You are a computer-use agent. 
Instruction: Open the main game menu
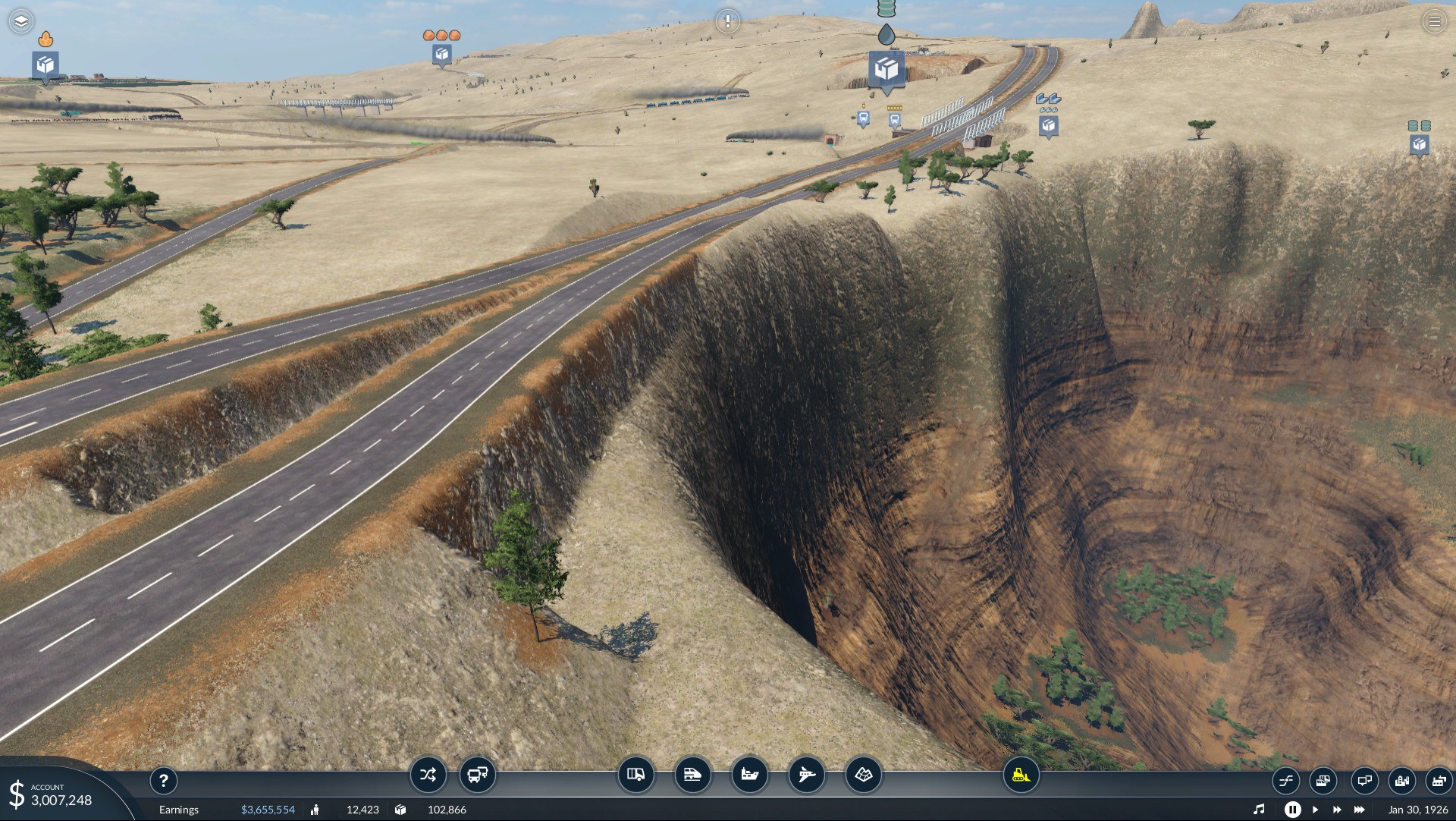tap(1434, 21)
